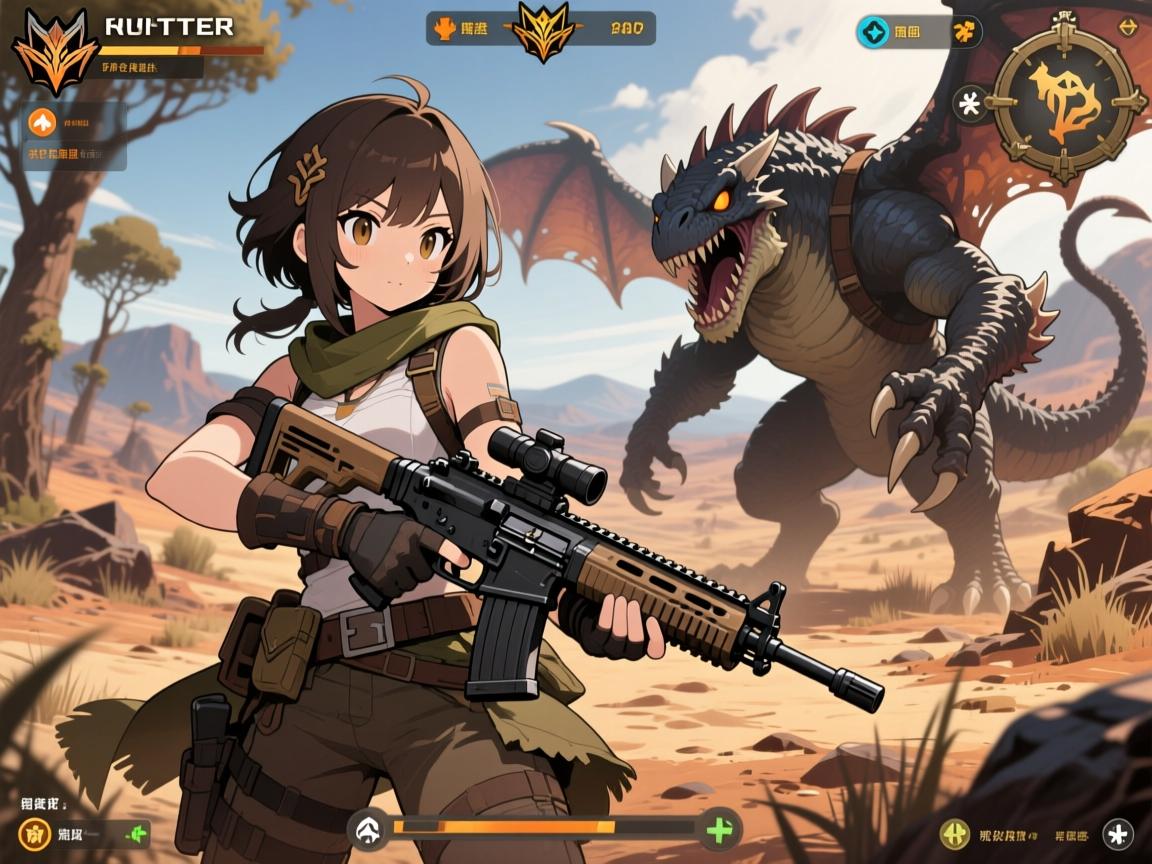Click the white star beside the minimap
This screenshot has height=864, width=1152.
(x=968, y=102)
